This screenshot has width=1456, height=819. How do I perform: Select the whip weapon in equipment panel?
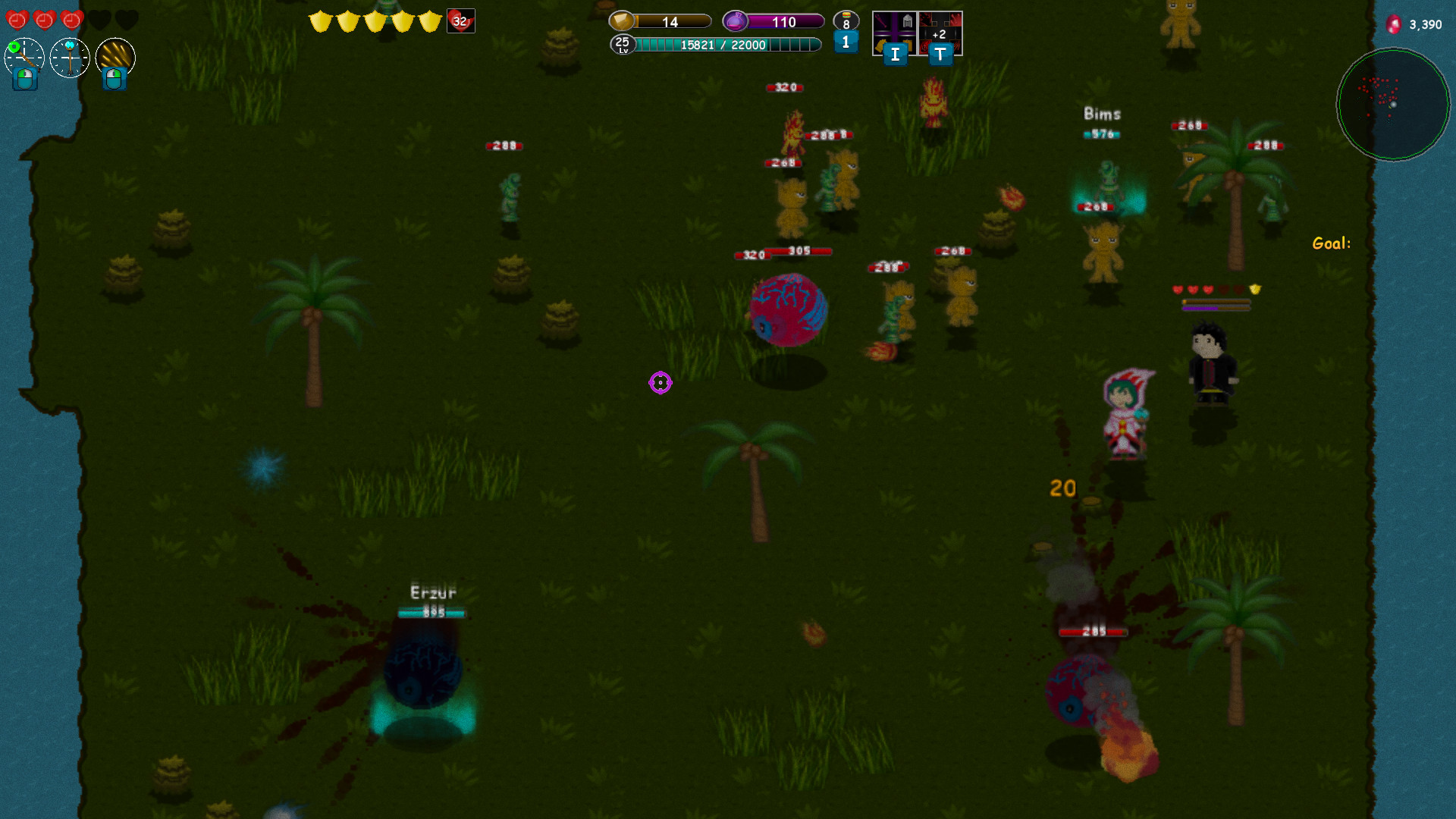tap(880, 20)
